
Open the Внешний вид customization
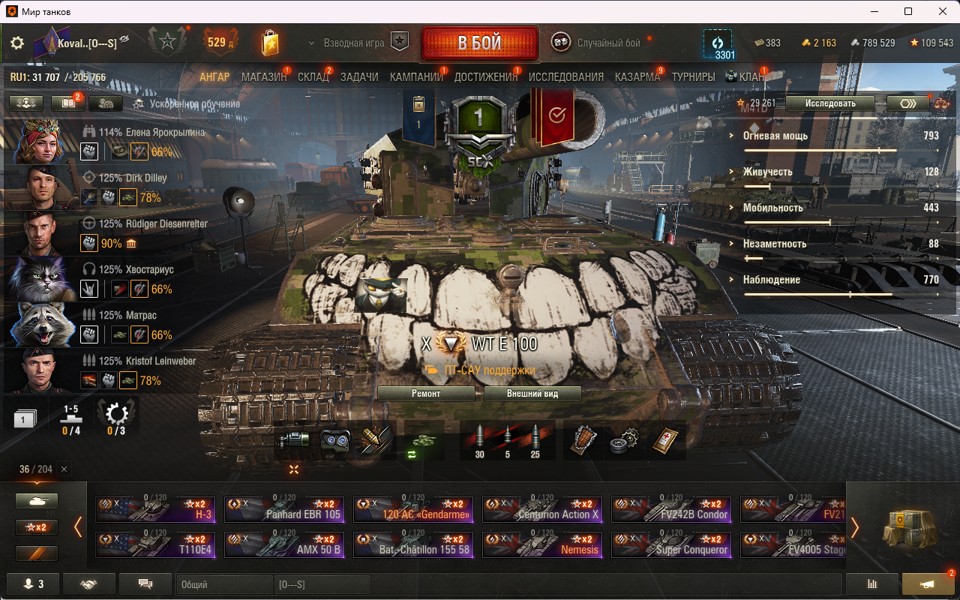(532, 393)
